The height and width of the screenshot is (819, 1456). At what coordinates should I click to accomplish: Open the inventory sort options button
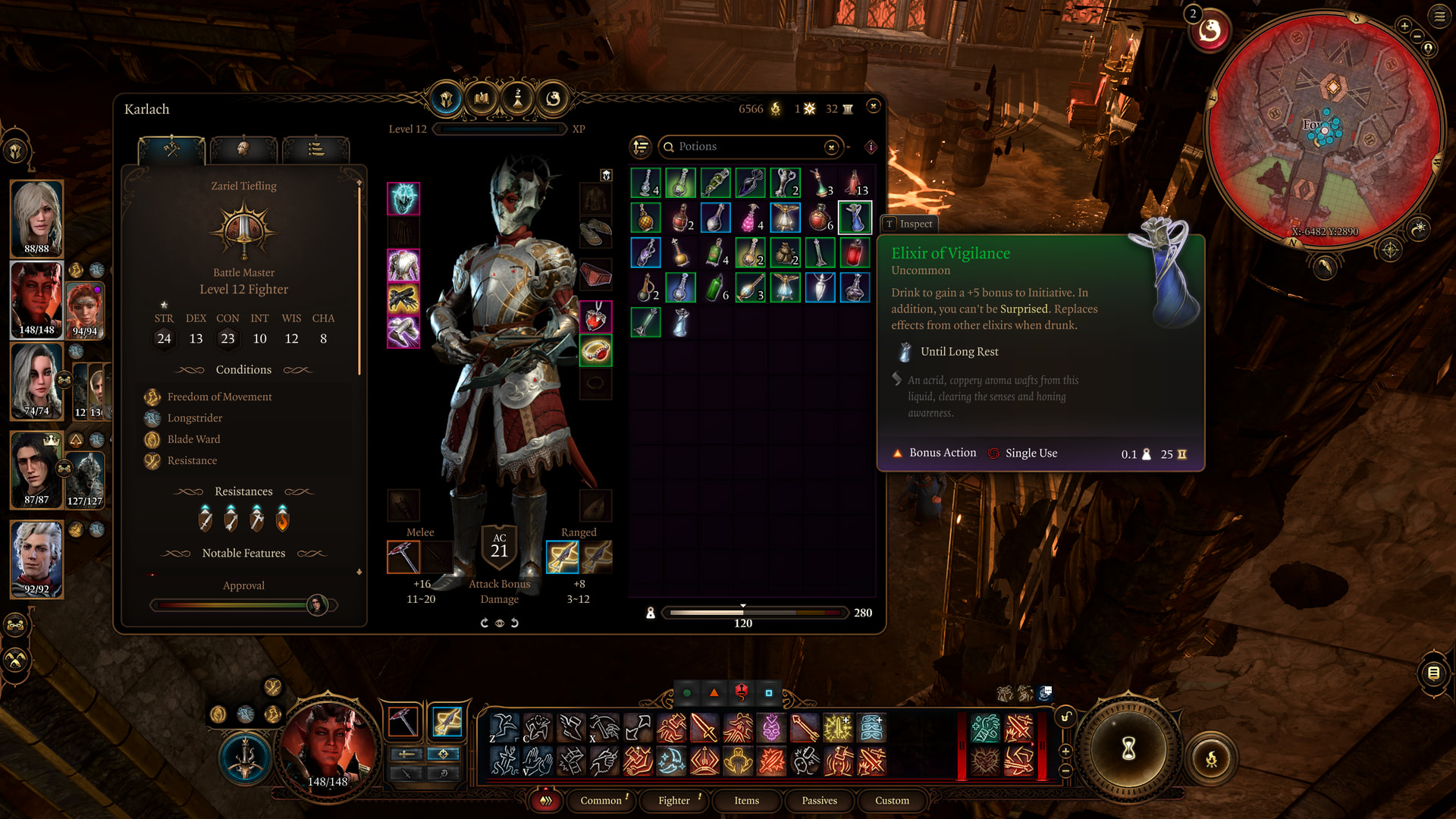pos(641,146)
